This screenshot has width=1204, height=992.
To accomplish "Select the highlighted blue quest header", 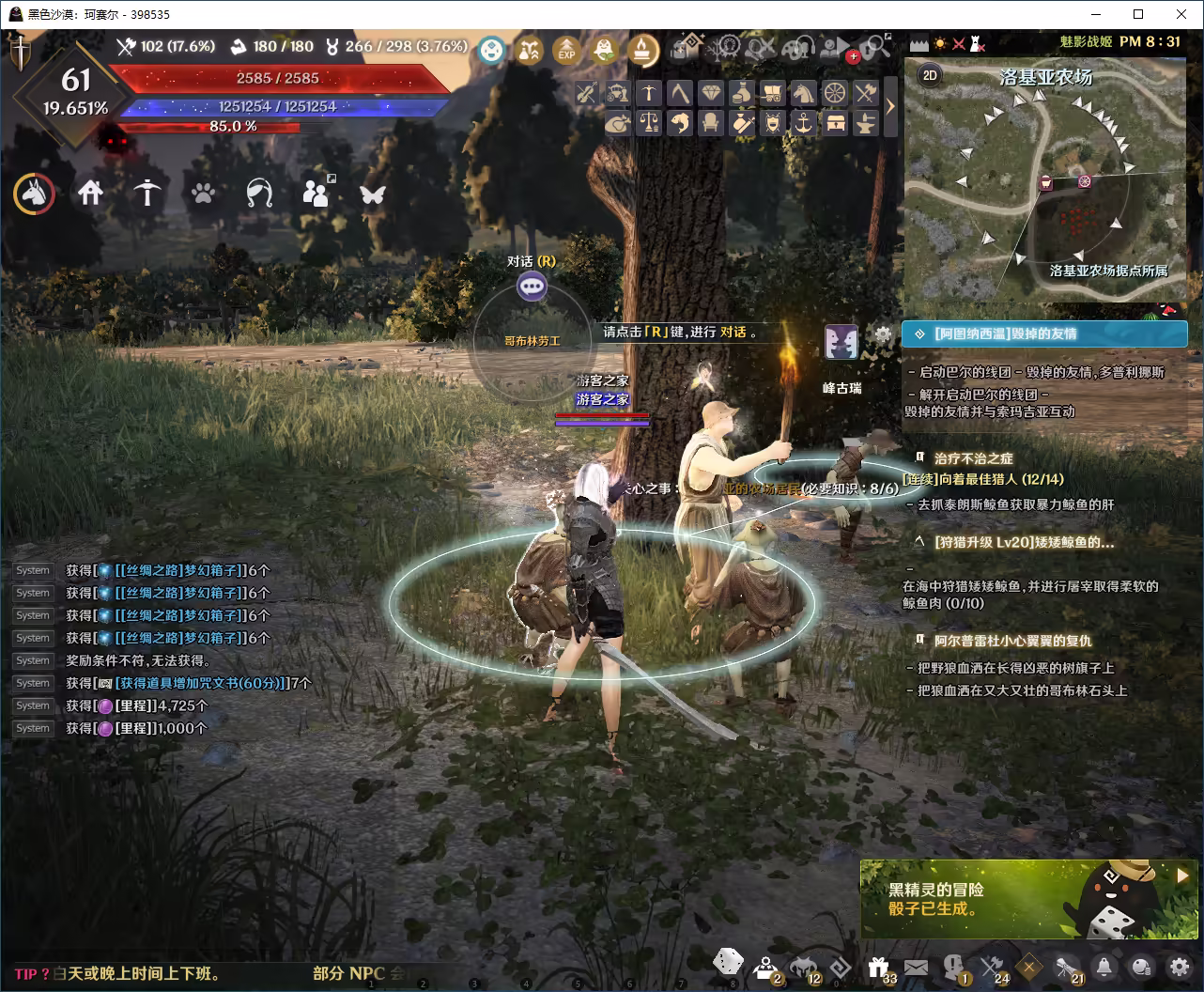I will pos(1044,333).
